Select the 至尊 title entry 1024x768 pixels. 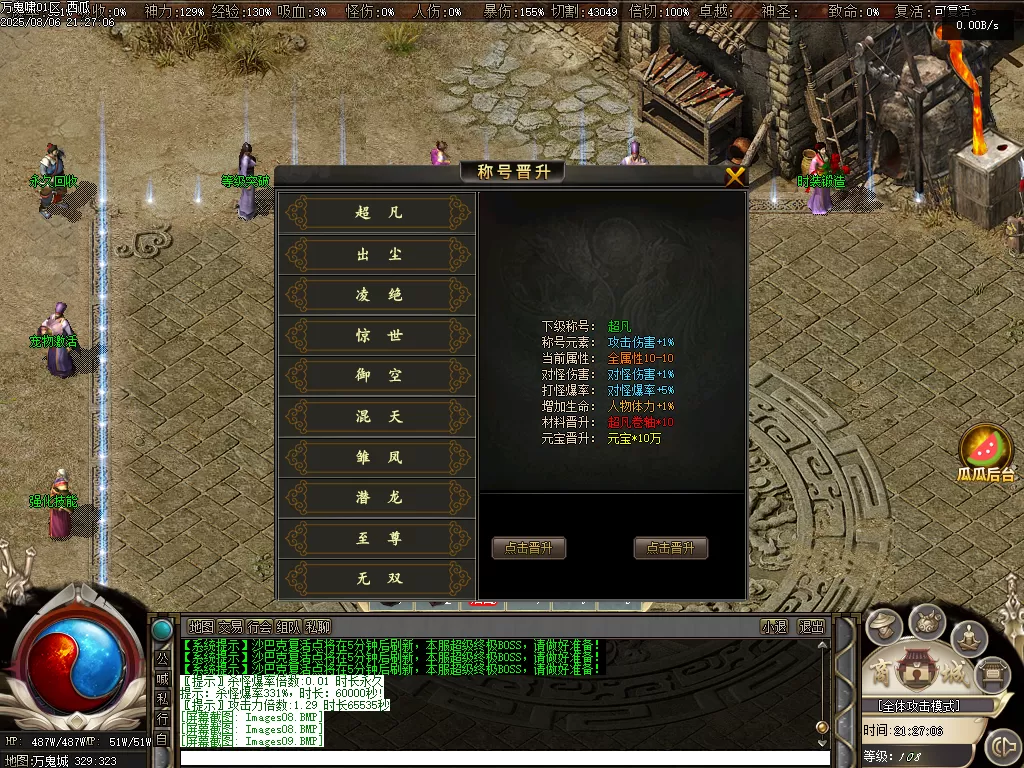point(377,539)
